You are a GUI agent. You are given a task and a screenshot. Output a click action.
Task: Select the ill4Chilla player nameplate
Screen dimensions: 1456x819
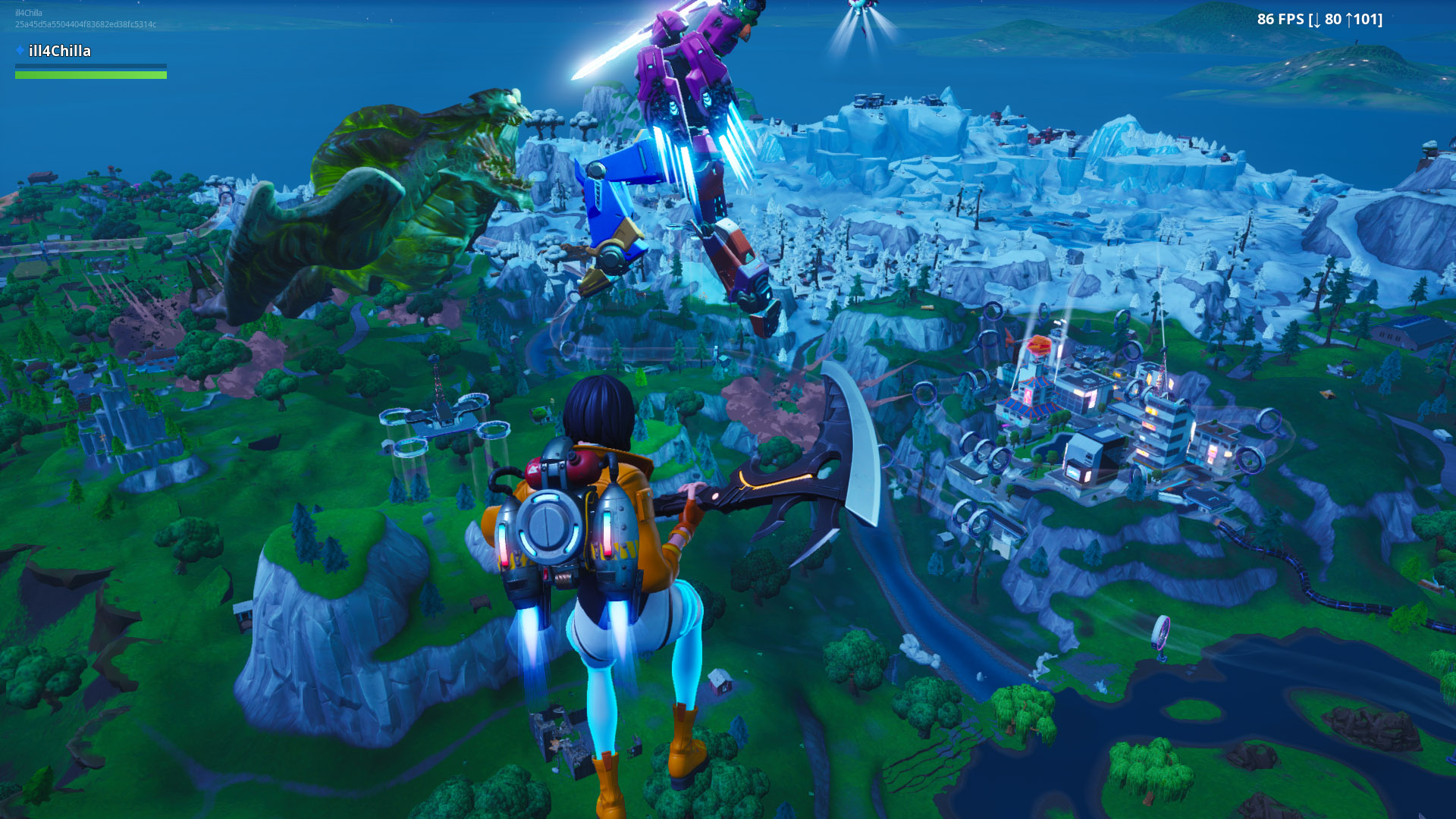(x=59, y=51)
